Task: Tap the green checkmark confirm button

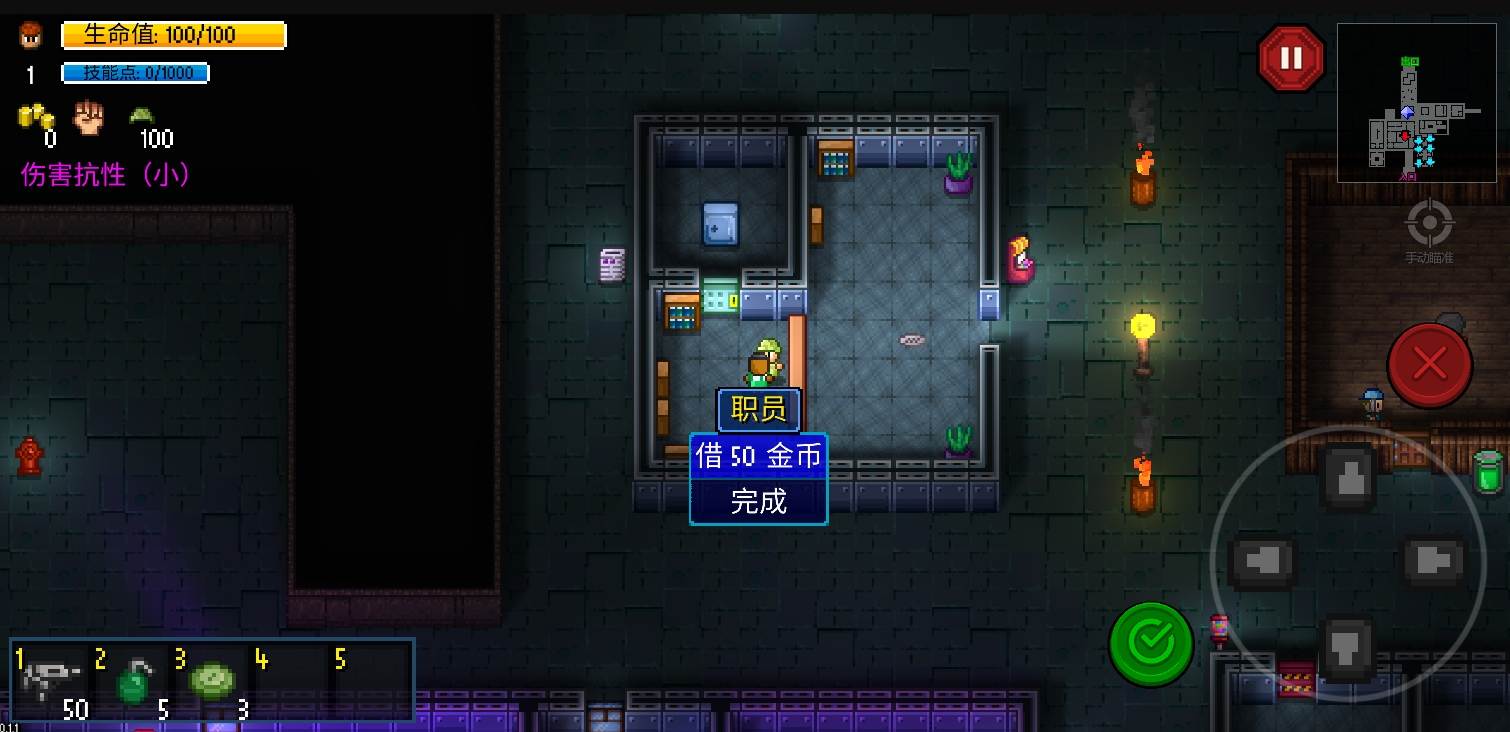Action: point(1151,644)
